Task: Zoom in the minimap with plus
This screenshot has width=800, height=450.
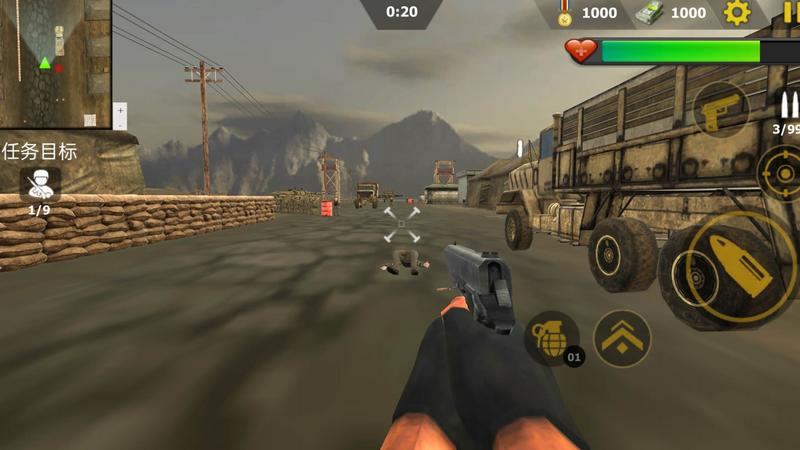Action: 120,109
